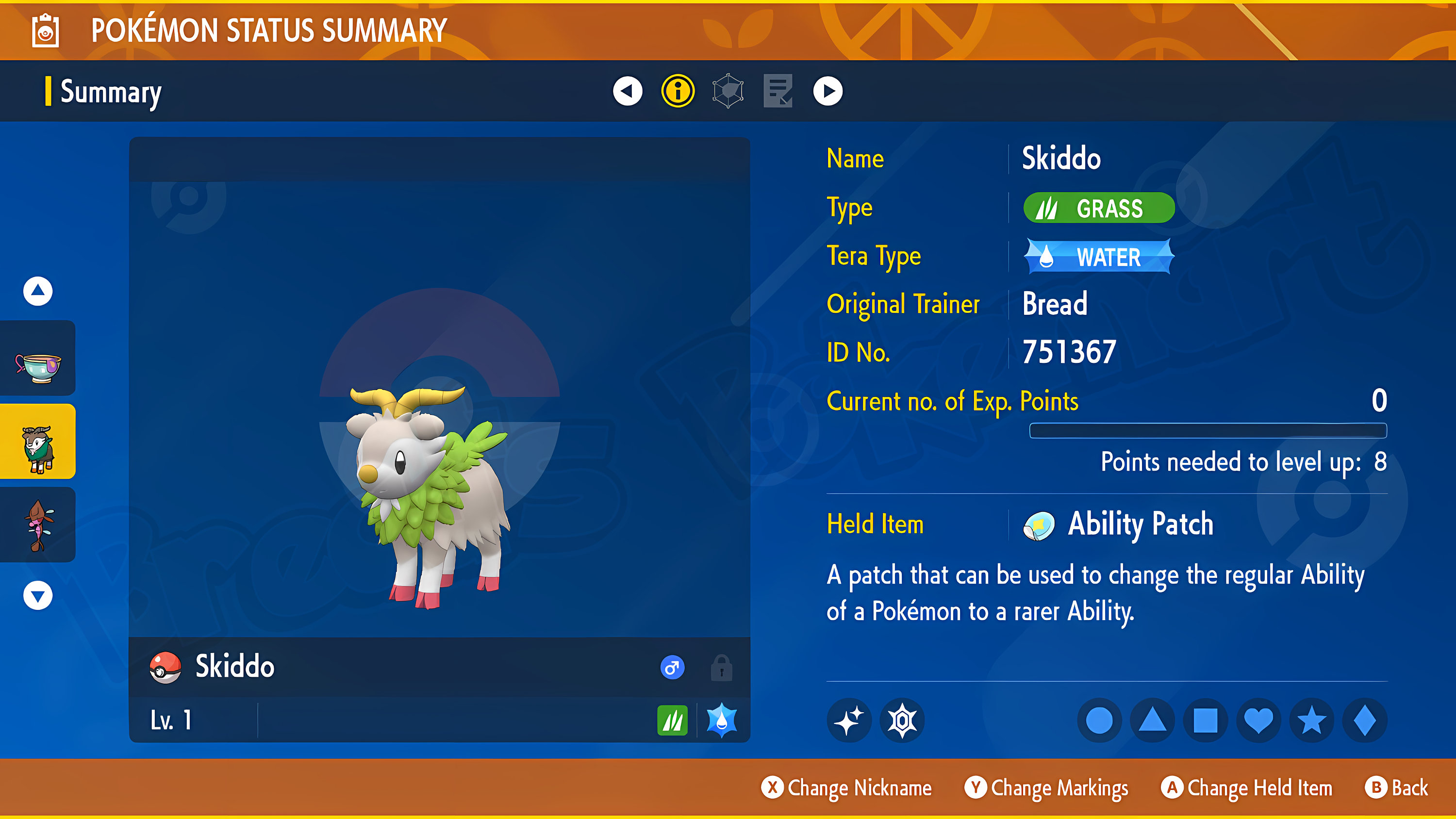Screen dimensions: 1456x819
Task: Click the right arrow to next page
Action: pos(827,91)
